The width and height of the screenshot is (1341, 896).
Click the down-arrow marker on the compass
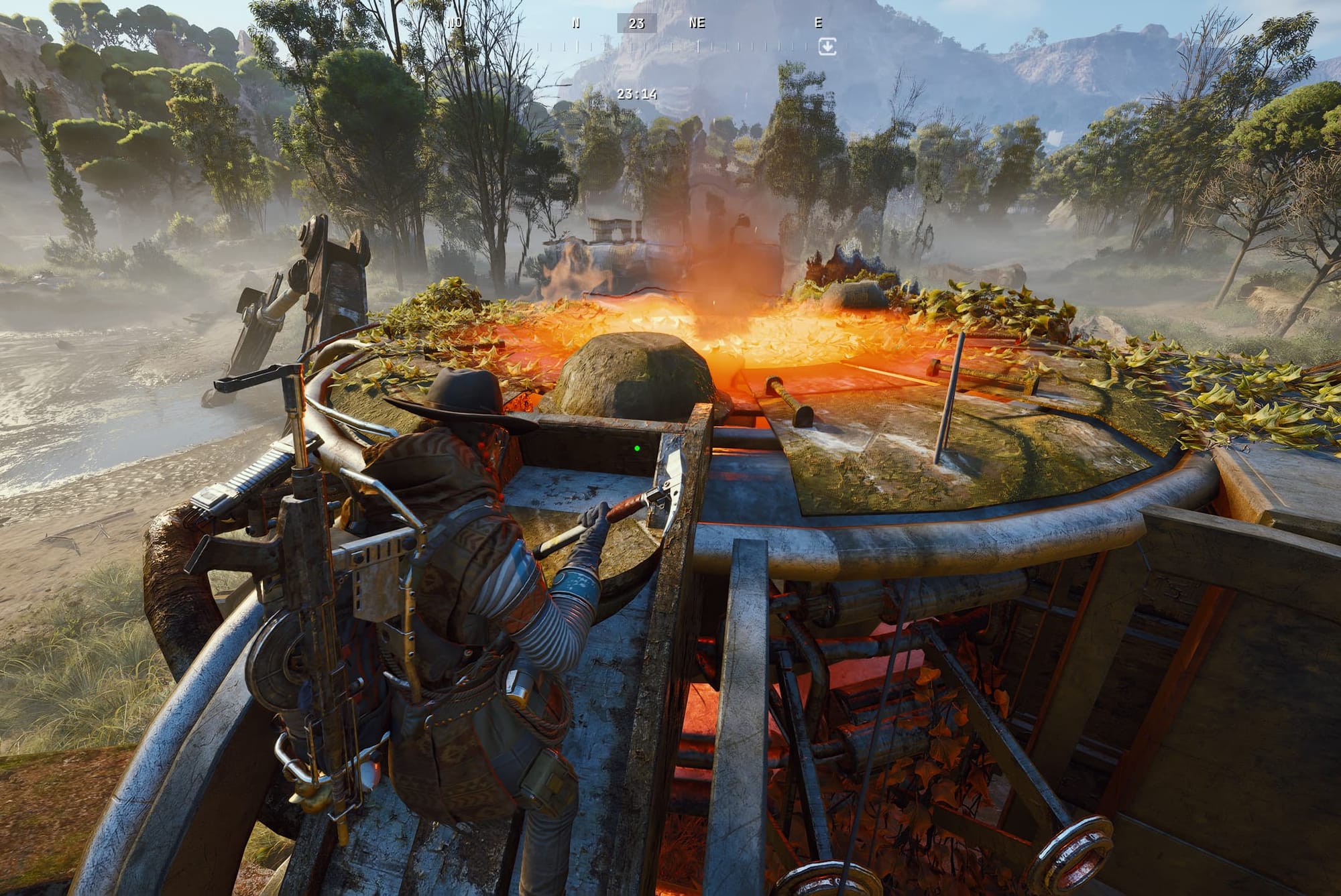tap(828, 46)
